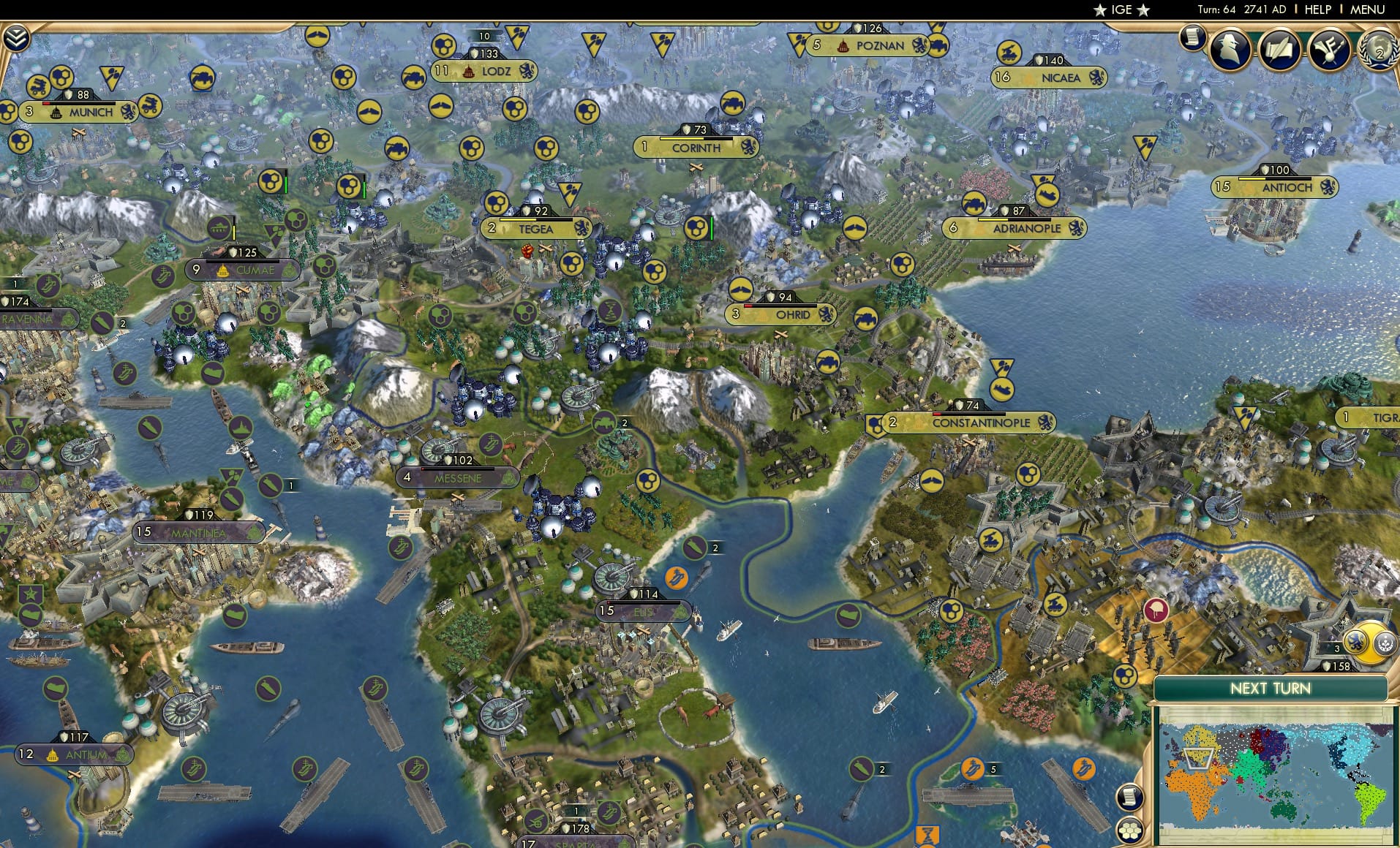Image resolution: width=1400 pixels, height=848 pixels.
Task: Open the diplomacy overview scroll-and-quill icon
Action: [x=1280, y=50]
